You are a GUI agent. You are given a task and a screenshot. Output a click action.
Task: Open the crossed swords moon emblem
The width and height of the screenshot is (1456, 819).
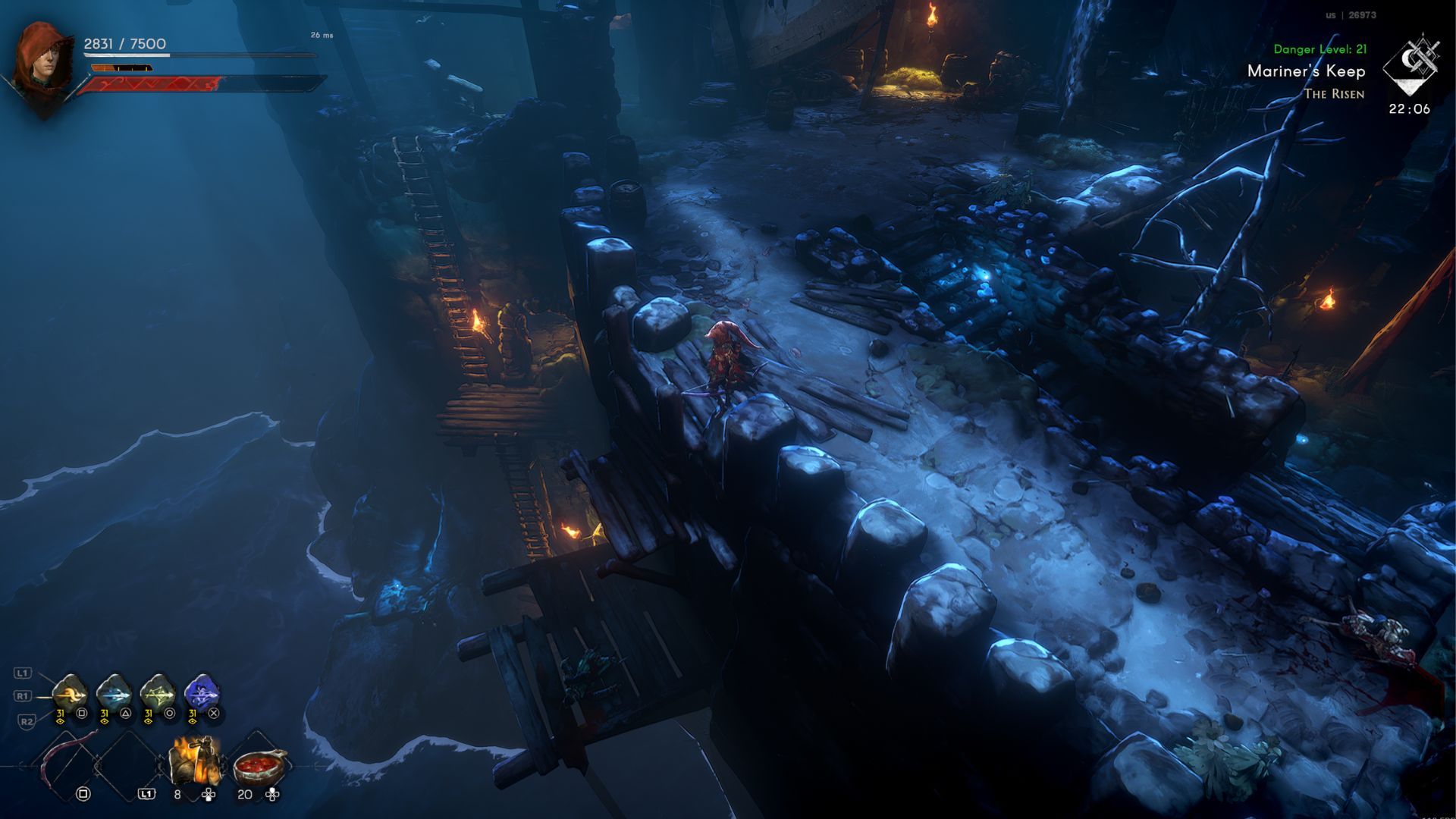1410,65
